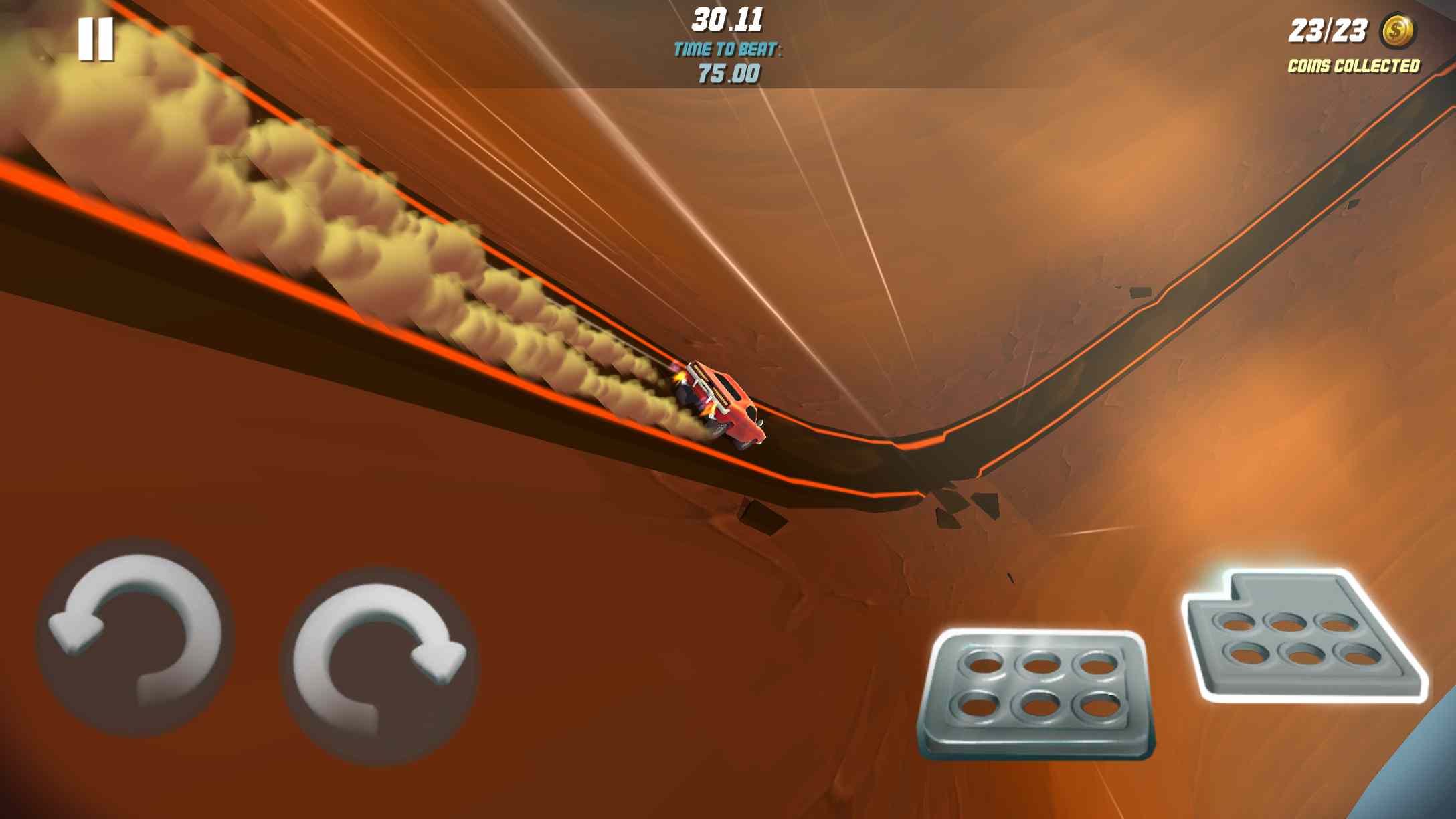Tap the current race timer 30.11
Viewport: 1456px width, 819px height.
point(726,20)
